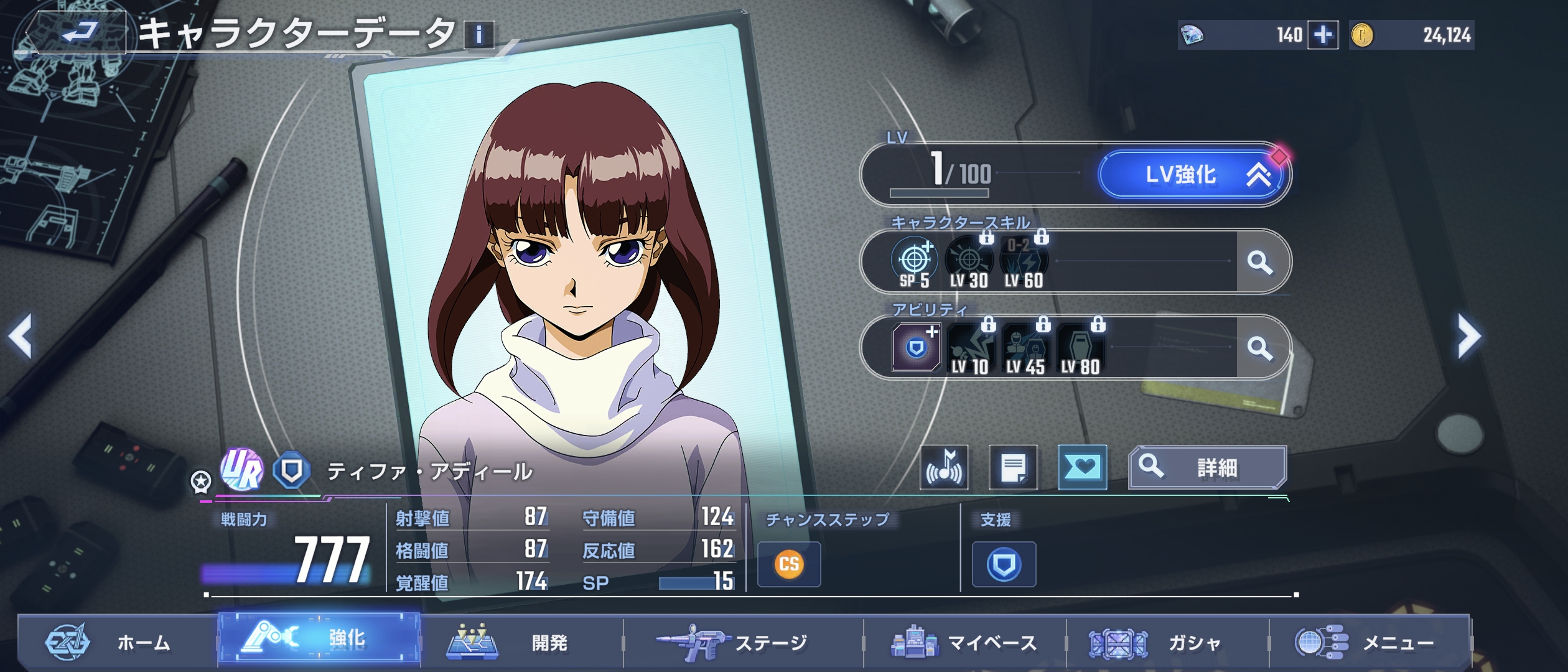Open the character profile note icon

(1013, 468)
